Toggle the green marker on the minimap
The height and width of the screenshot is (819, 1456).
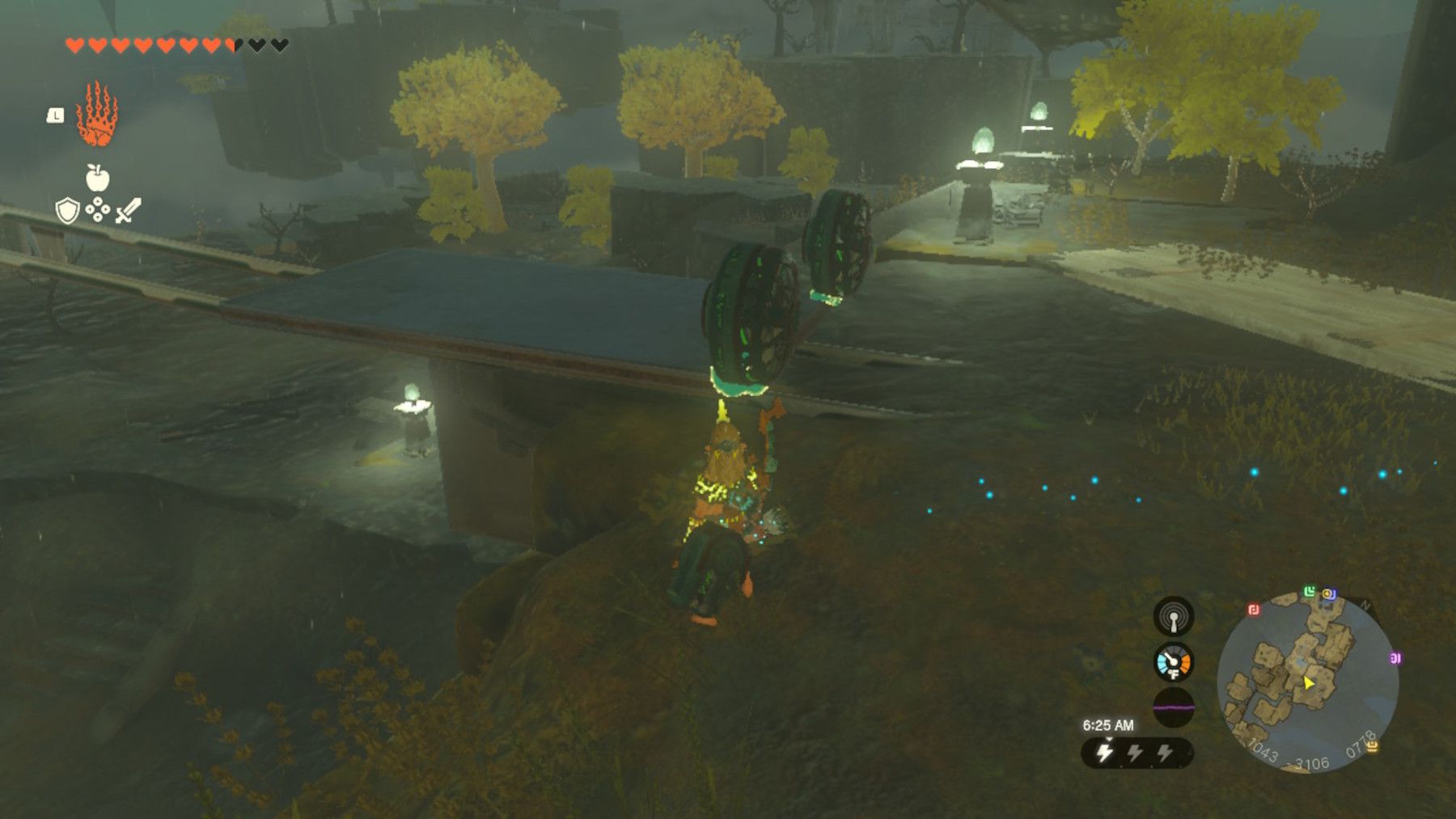click(1309, 592)
